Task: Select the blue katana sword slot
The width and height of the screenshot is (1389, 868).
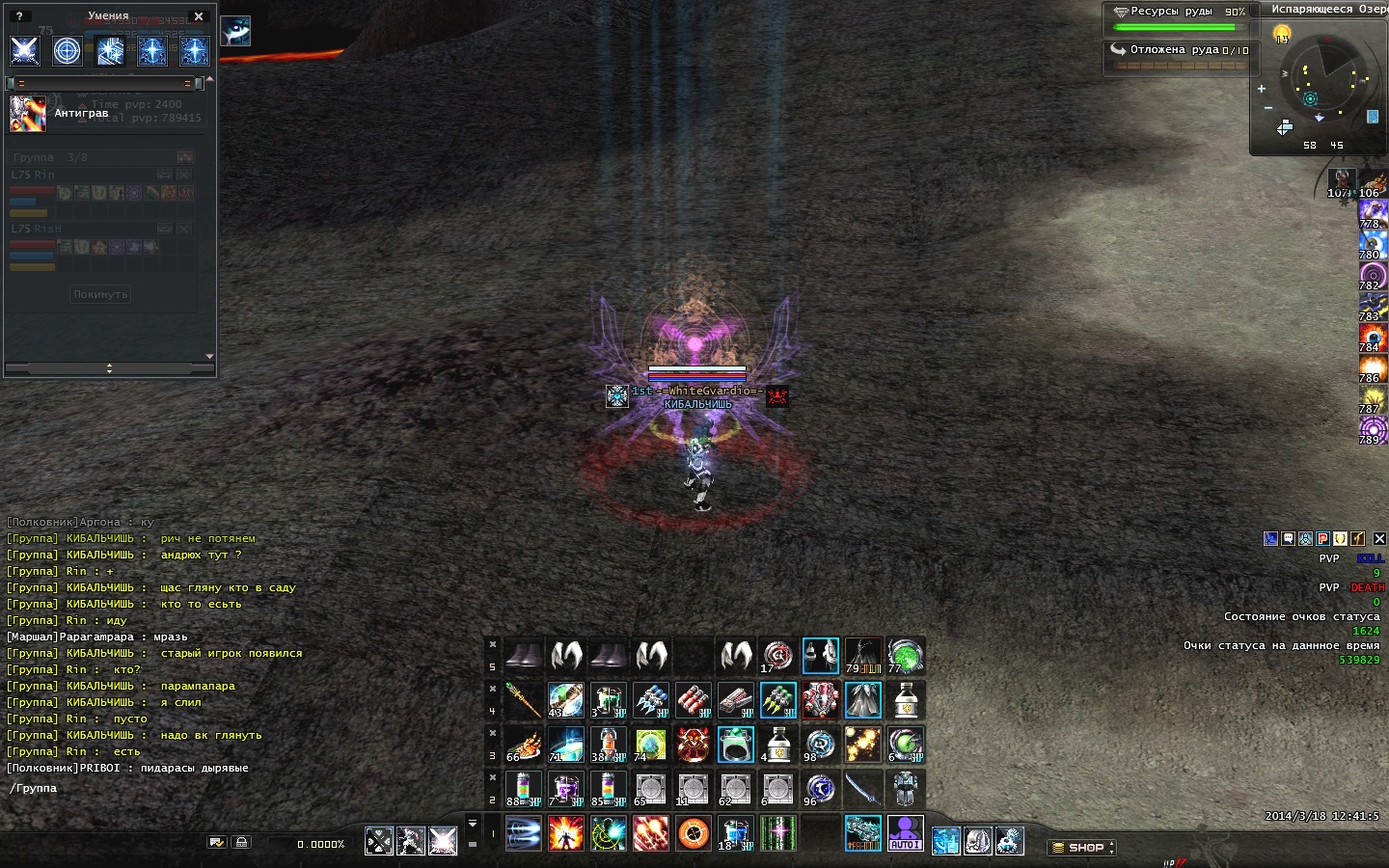Action: 862,789
